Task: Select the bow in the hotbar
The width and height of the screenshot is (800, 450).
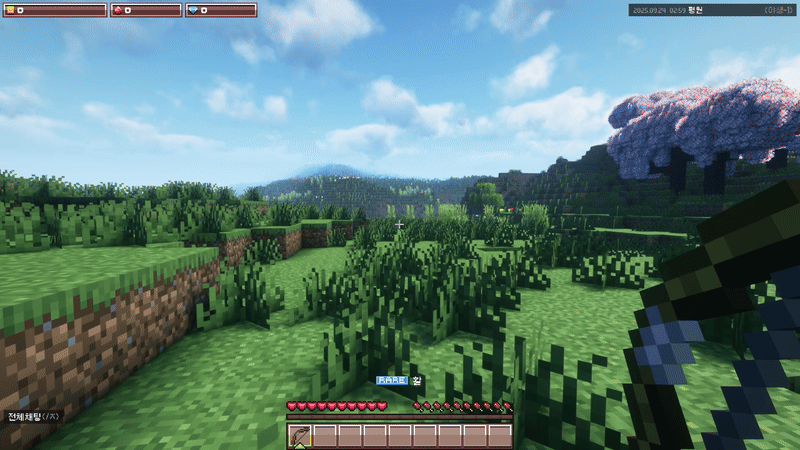Action: (300, 436)
